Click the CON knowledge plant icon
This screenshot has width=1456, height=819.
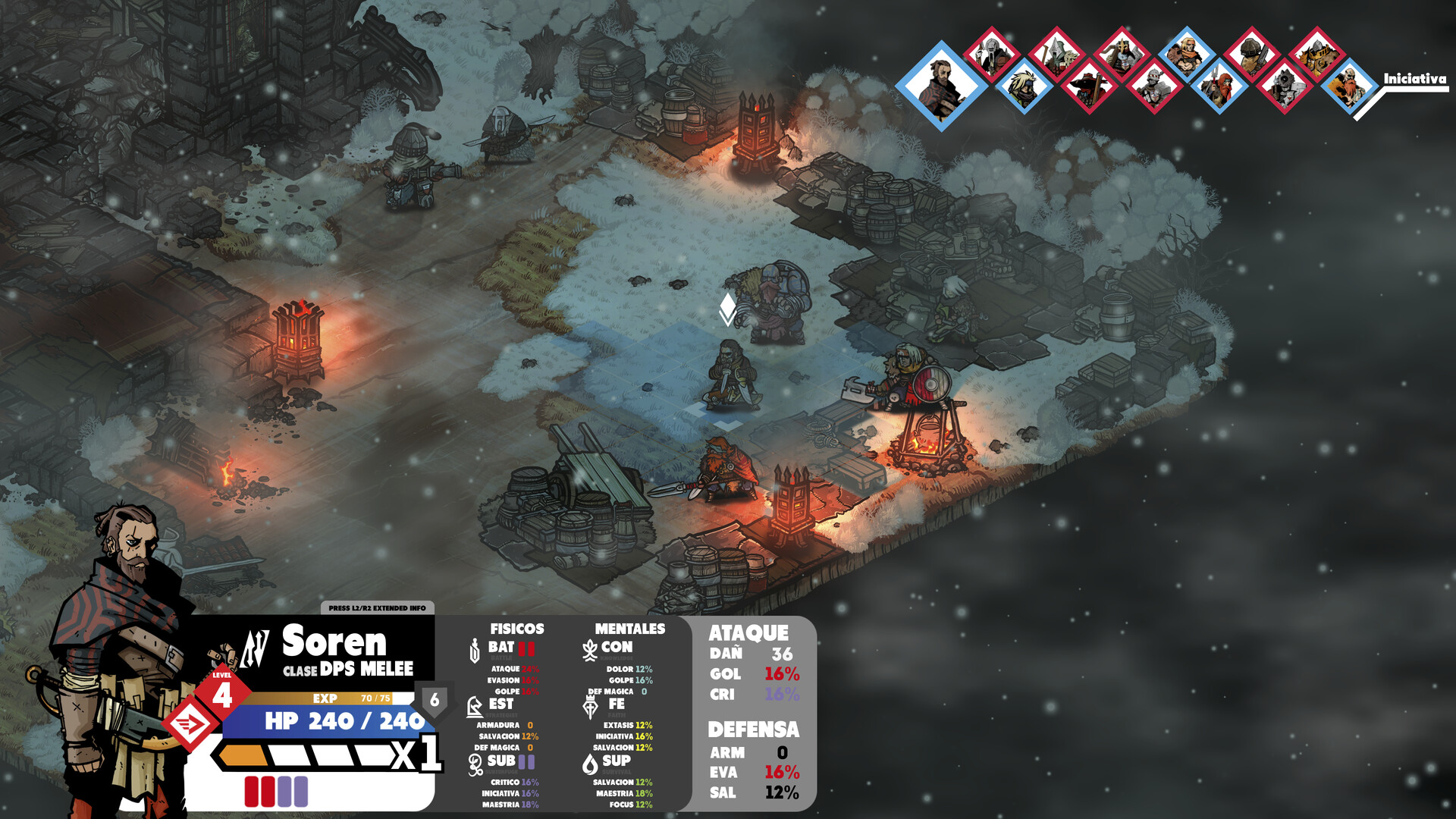pyautogui.click(x=590, y=648)
